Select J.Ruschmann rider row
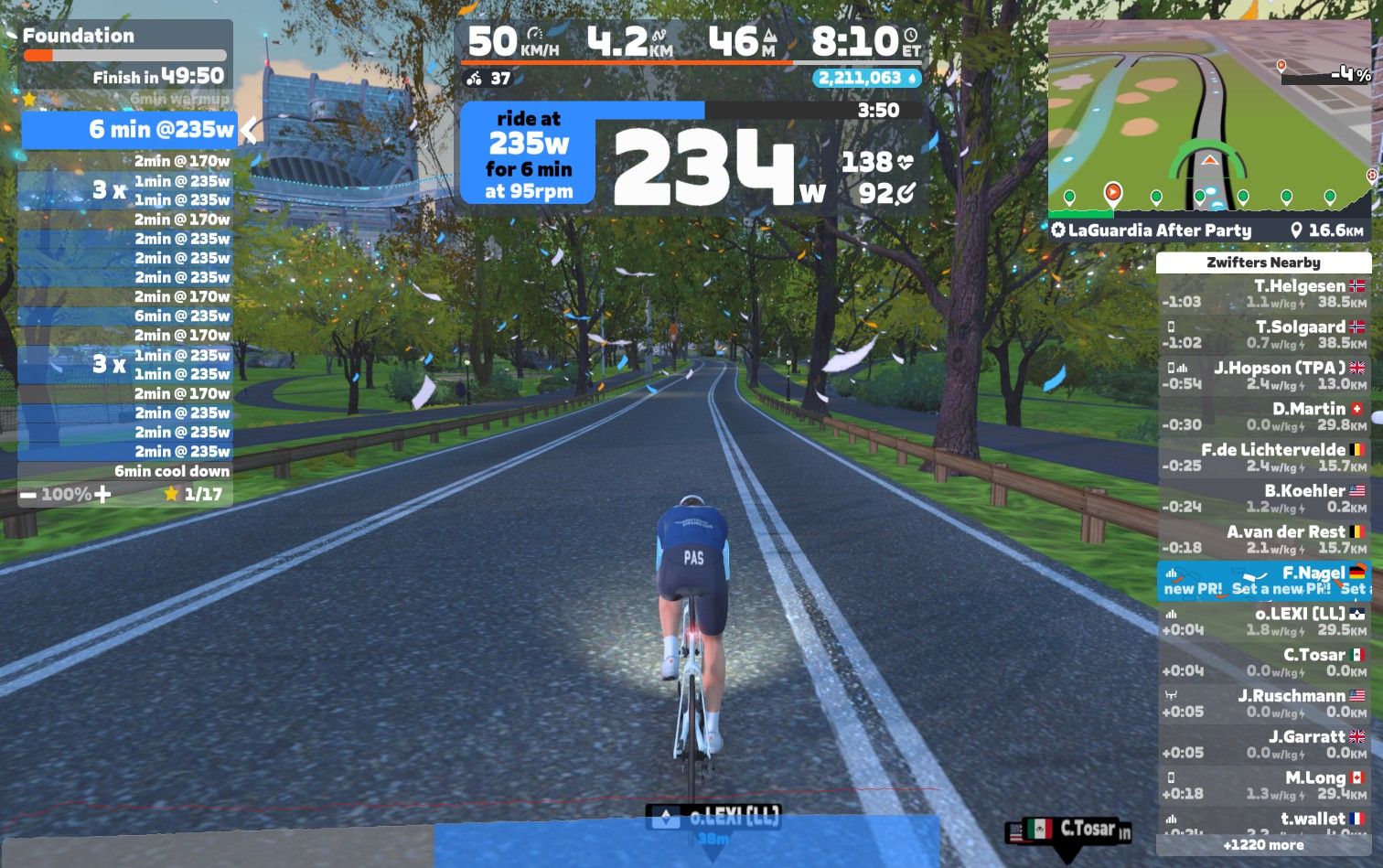Image resolution: width=1383 pixels, height=868 pixels. (1263, 704)
